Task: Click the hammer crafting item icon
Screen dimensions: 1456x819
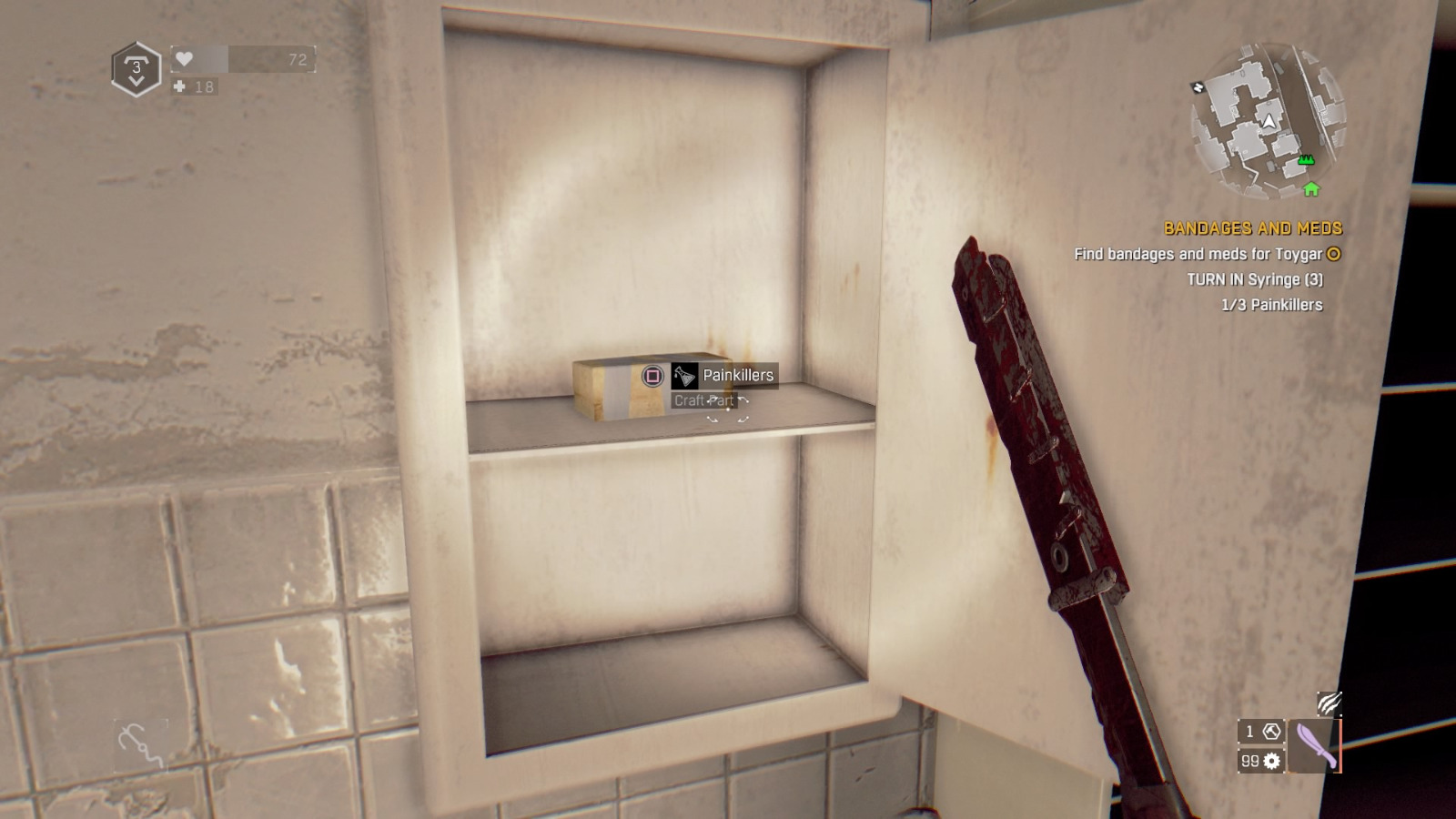Action: (1270, 732)
